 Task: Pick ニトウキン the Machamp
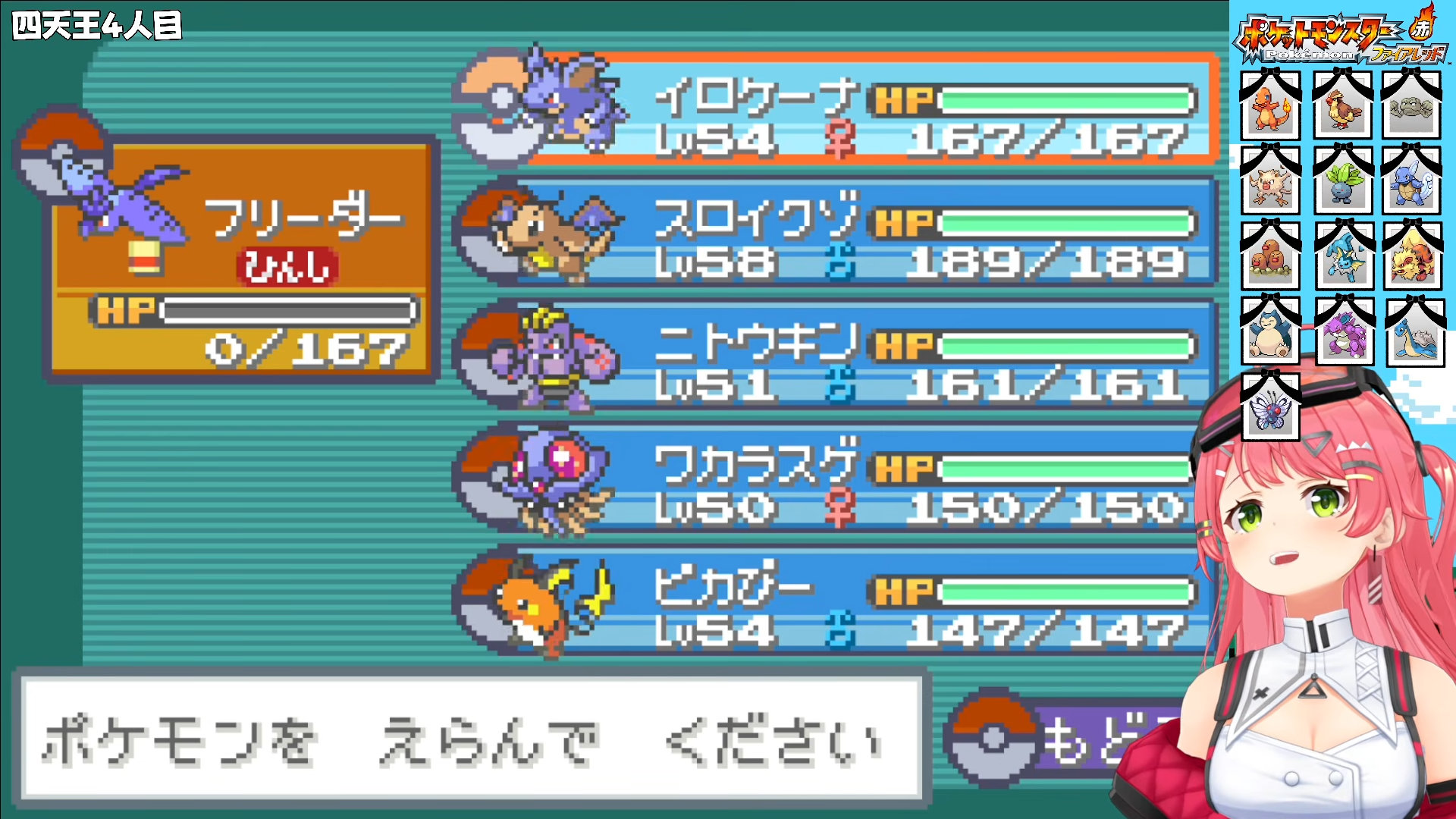click(x=834, y=356)
